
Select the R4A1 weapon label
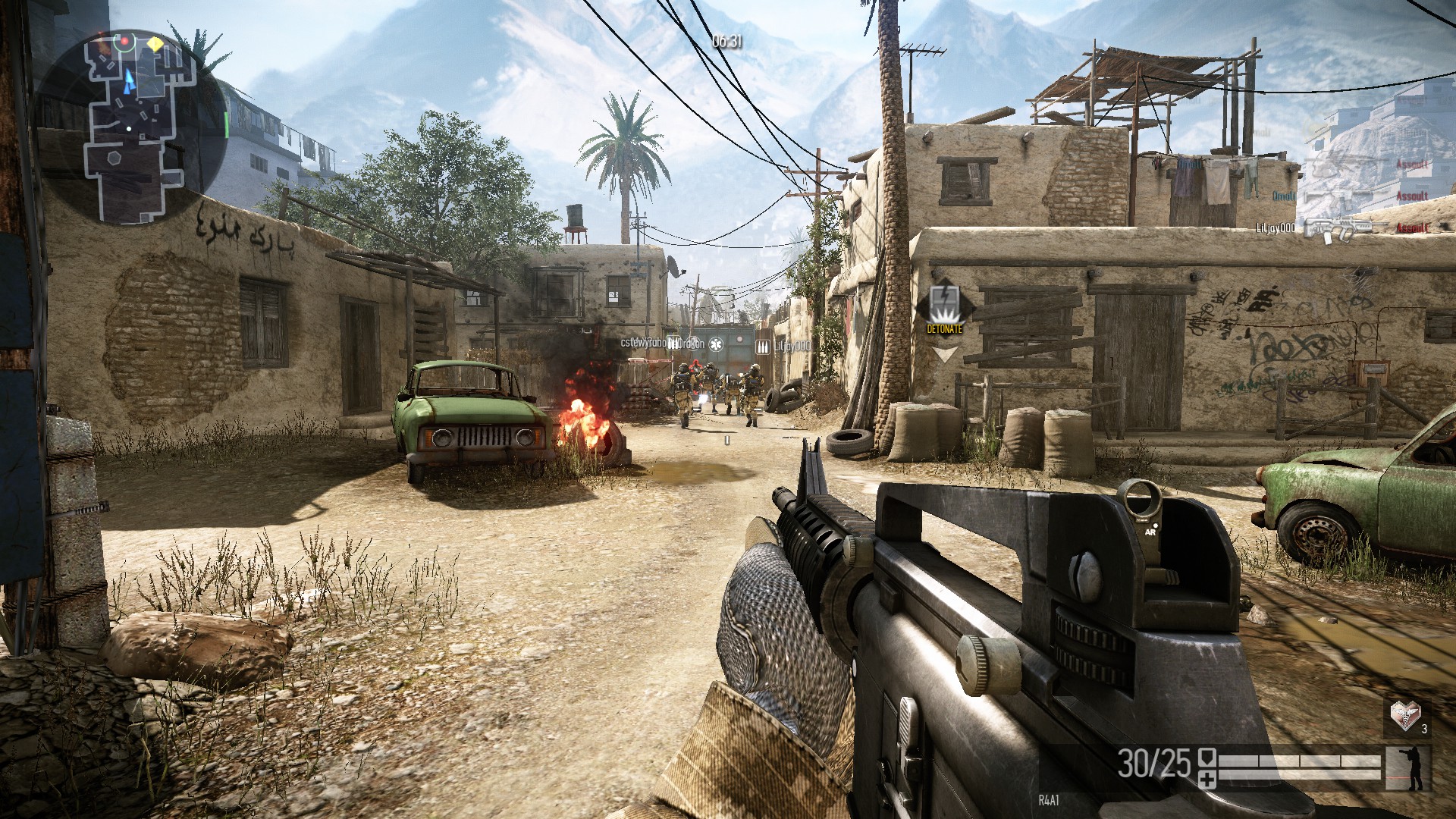coord(1049,800)
